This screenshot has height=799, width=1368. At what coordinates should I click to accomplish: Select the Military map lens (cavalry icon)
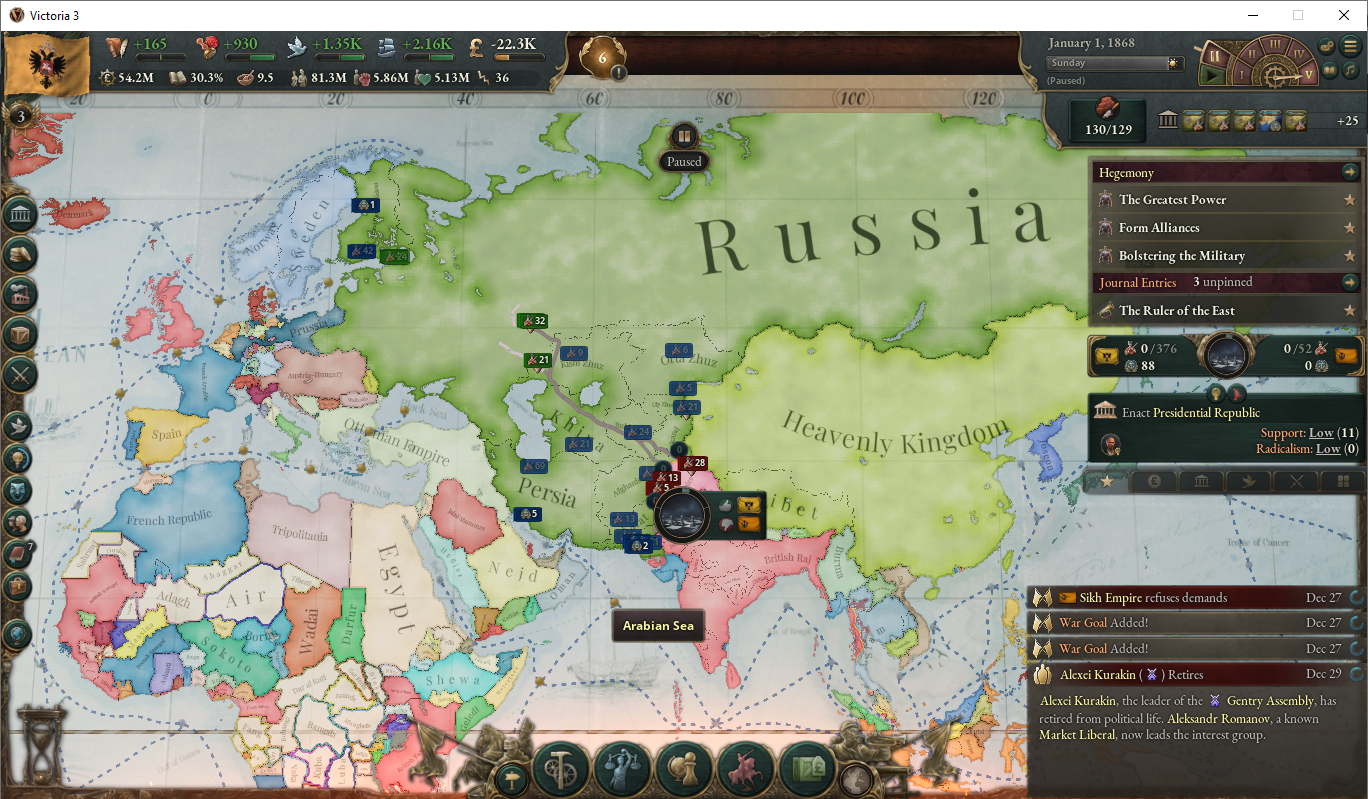pos(746,768)
